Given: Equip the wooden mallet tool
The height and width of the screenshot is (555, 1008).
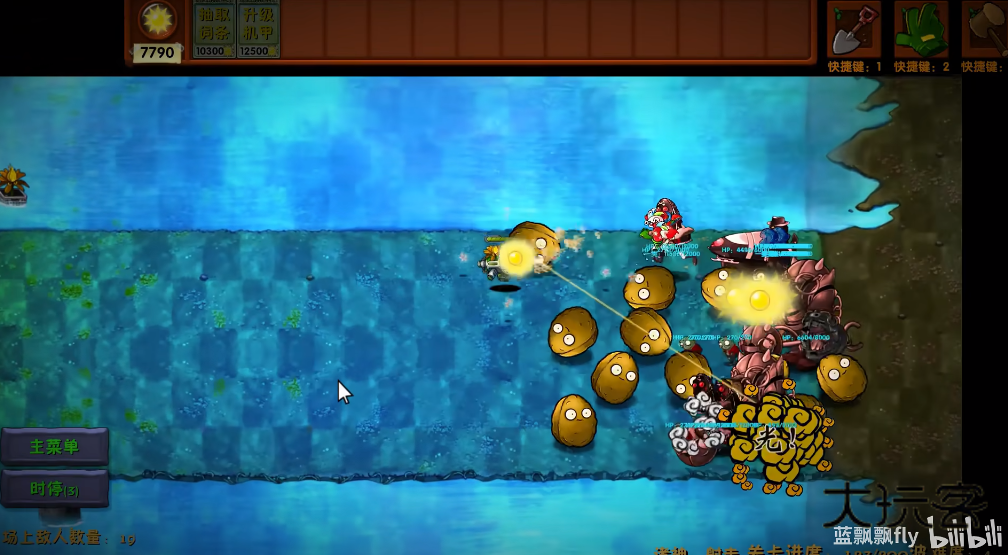Looking at the screenshot, I should (984, 30).
